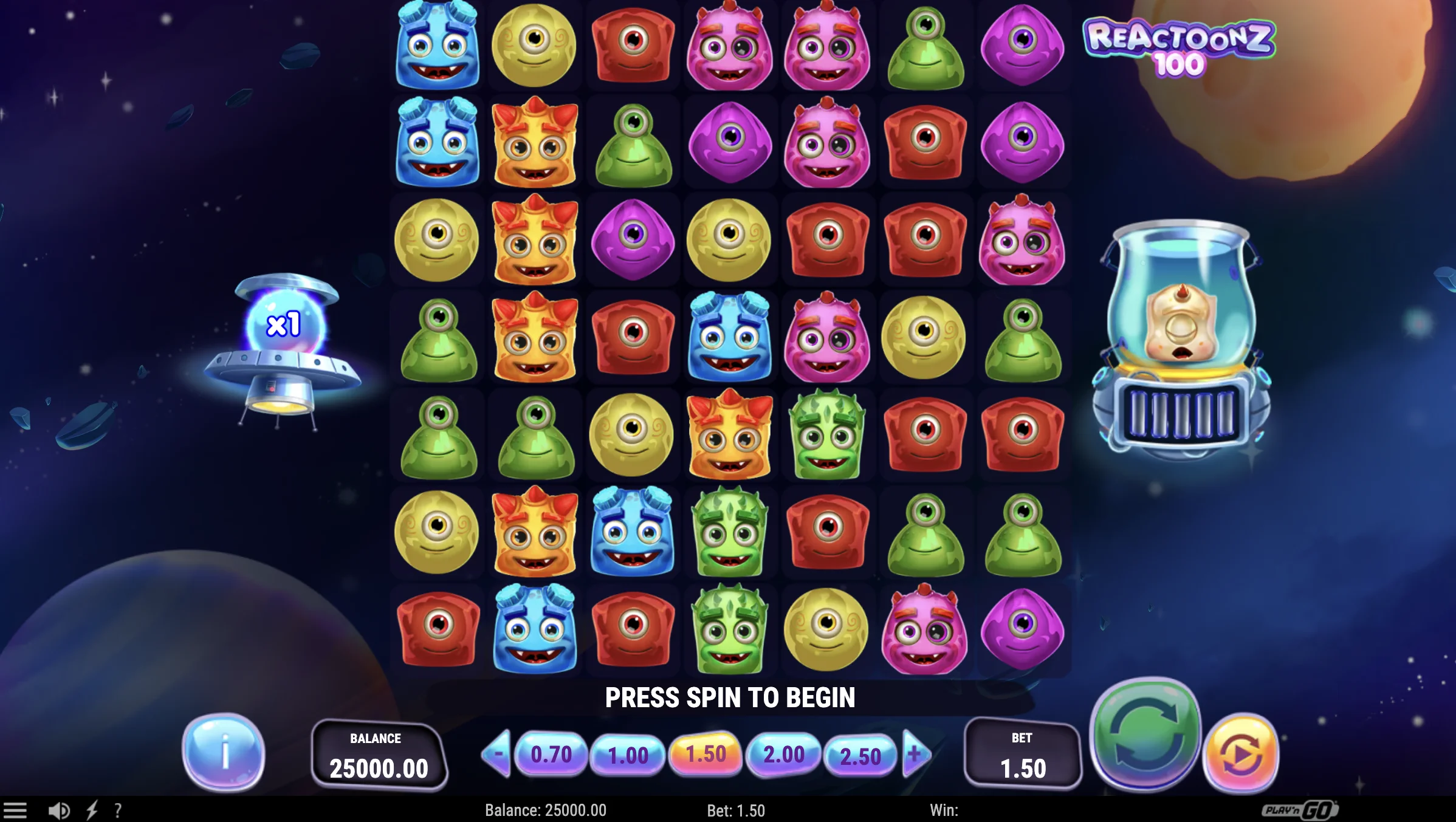
Task: Increase bet with the plus arrow
Action: point(915,753)
